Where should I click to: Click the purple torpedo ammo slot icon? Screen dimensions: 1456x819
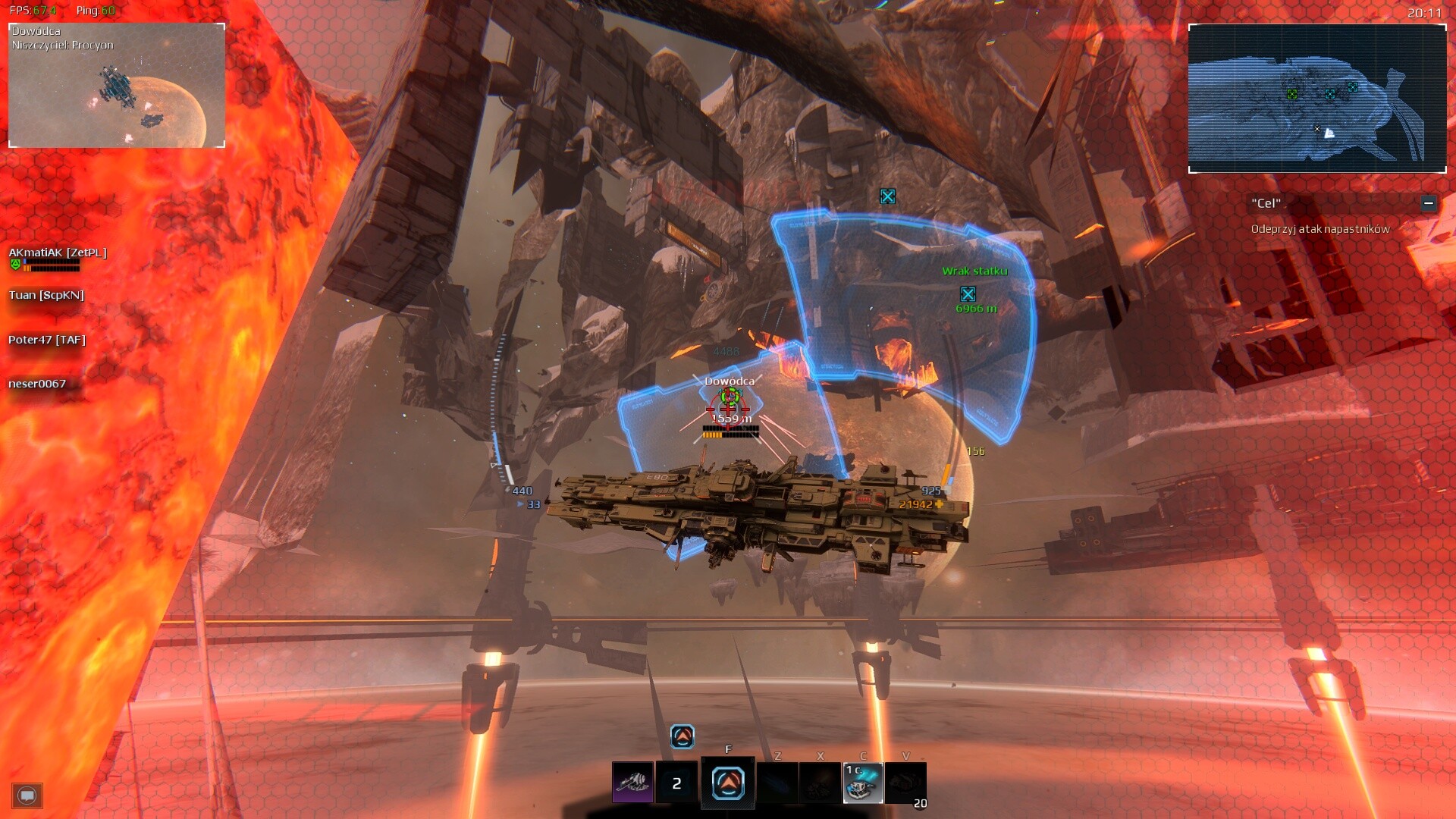(632, 782)
